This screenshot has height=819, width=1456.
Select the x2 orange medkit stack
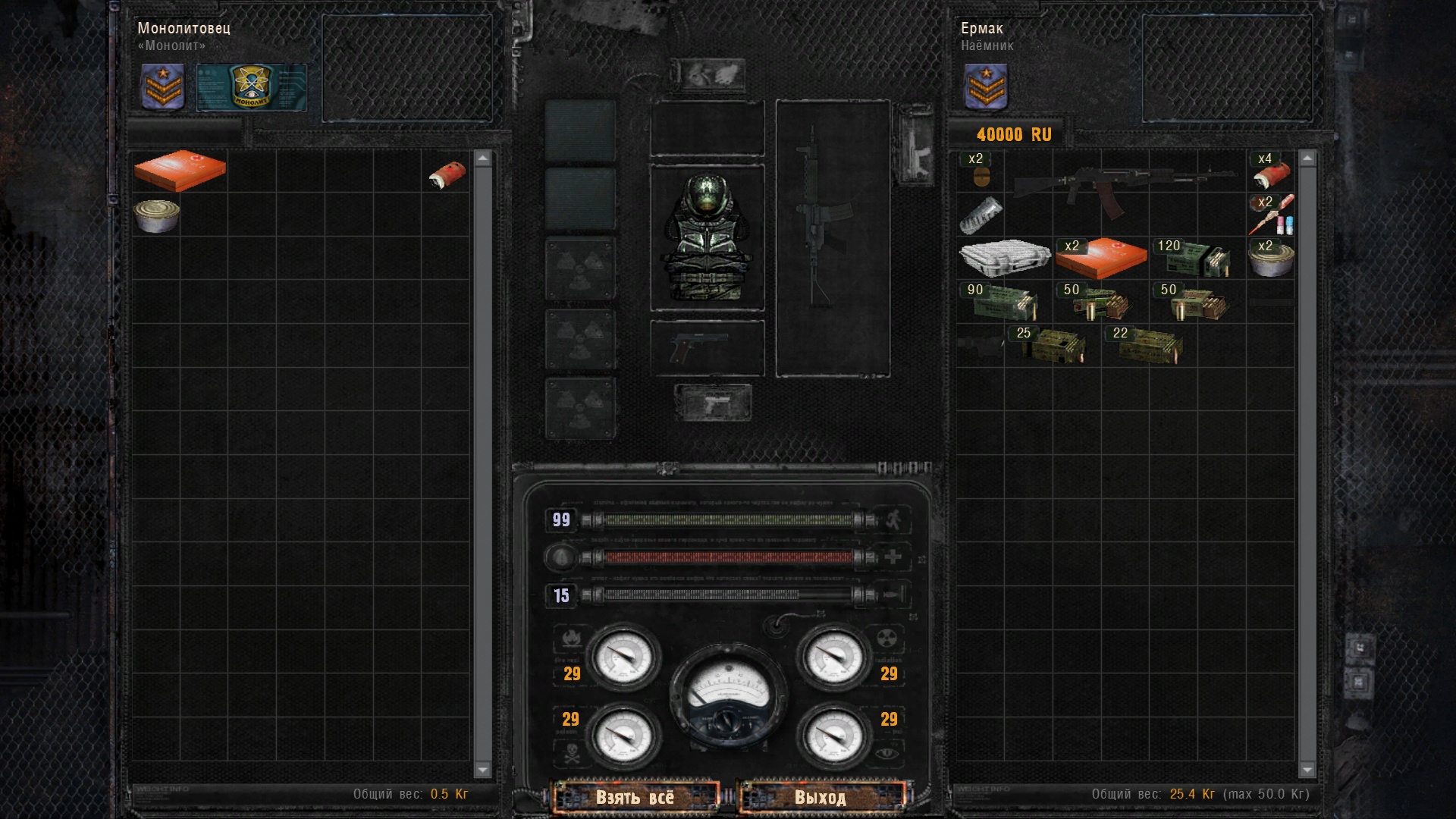tap(1100, 258)
